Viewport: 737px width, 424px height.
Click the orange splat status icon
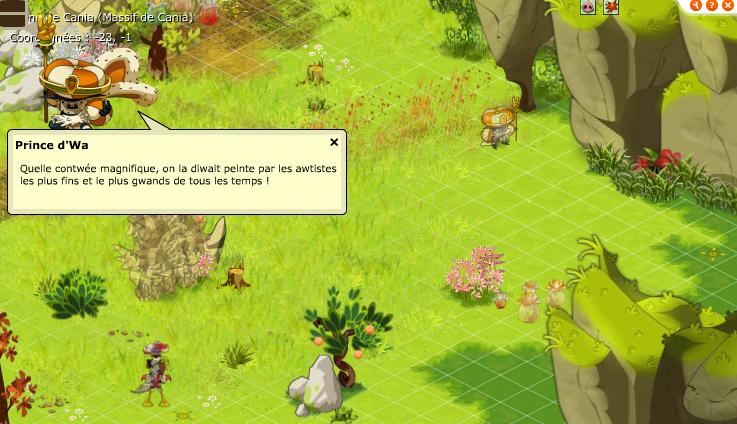611,7
